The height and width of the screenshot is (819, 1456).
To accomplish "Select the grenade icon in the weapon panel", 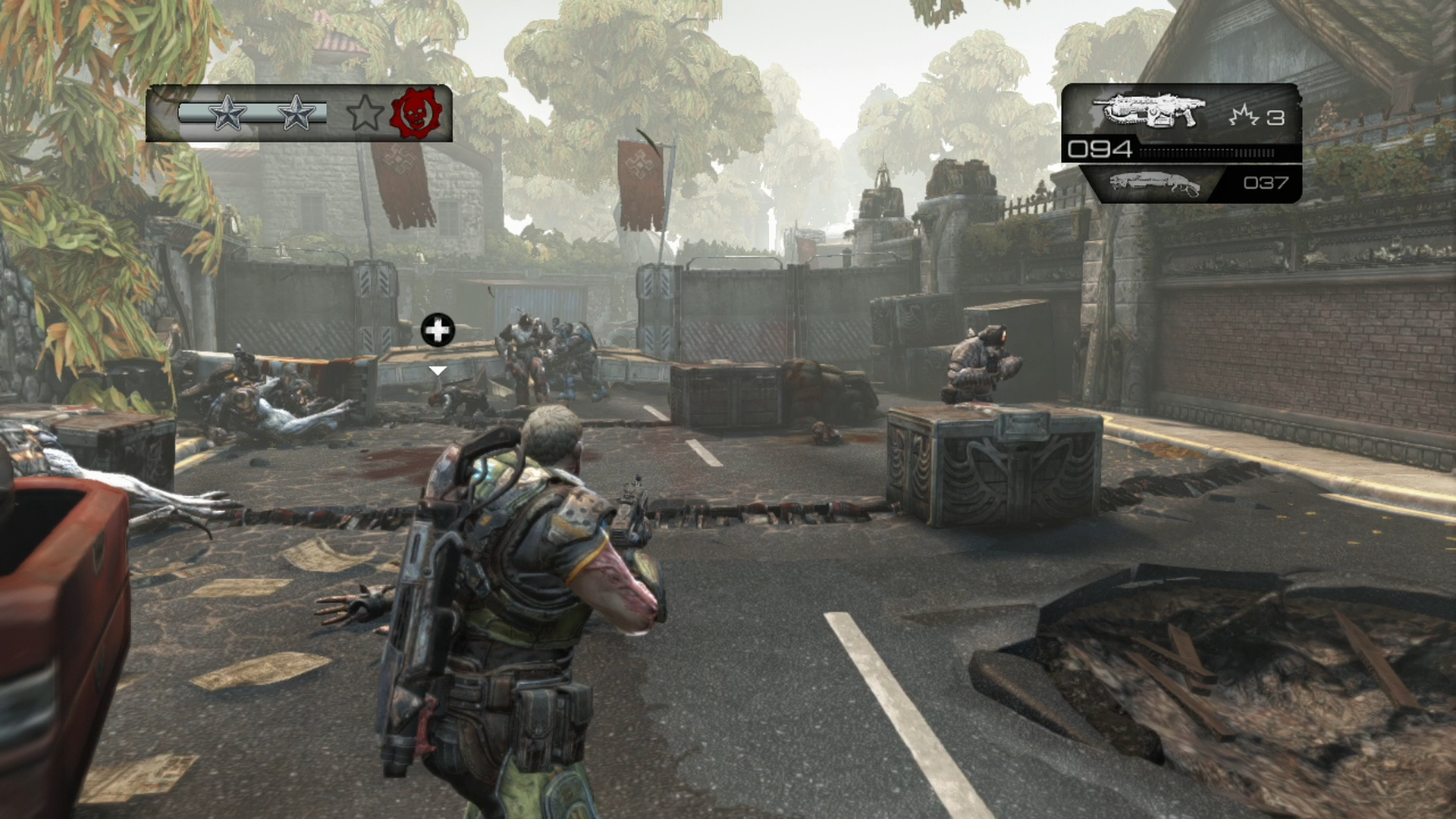I will click(x=1244, y=116).
